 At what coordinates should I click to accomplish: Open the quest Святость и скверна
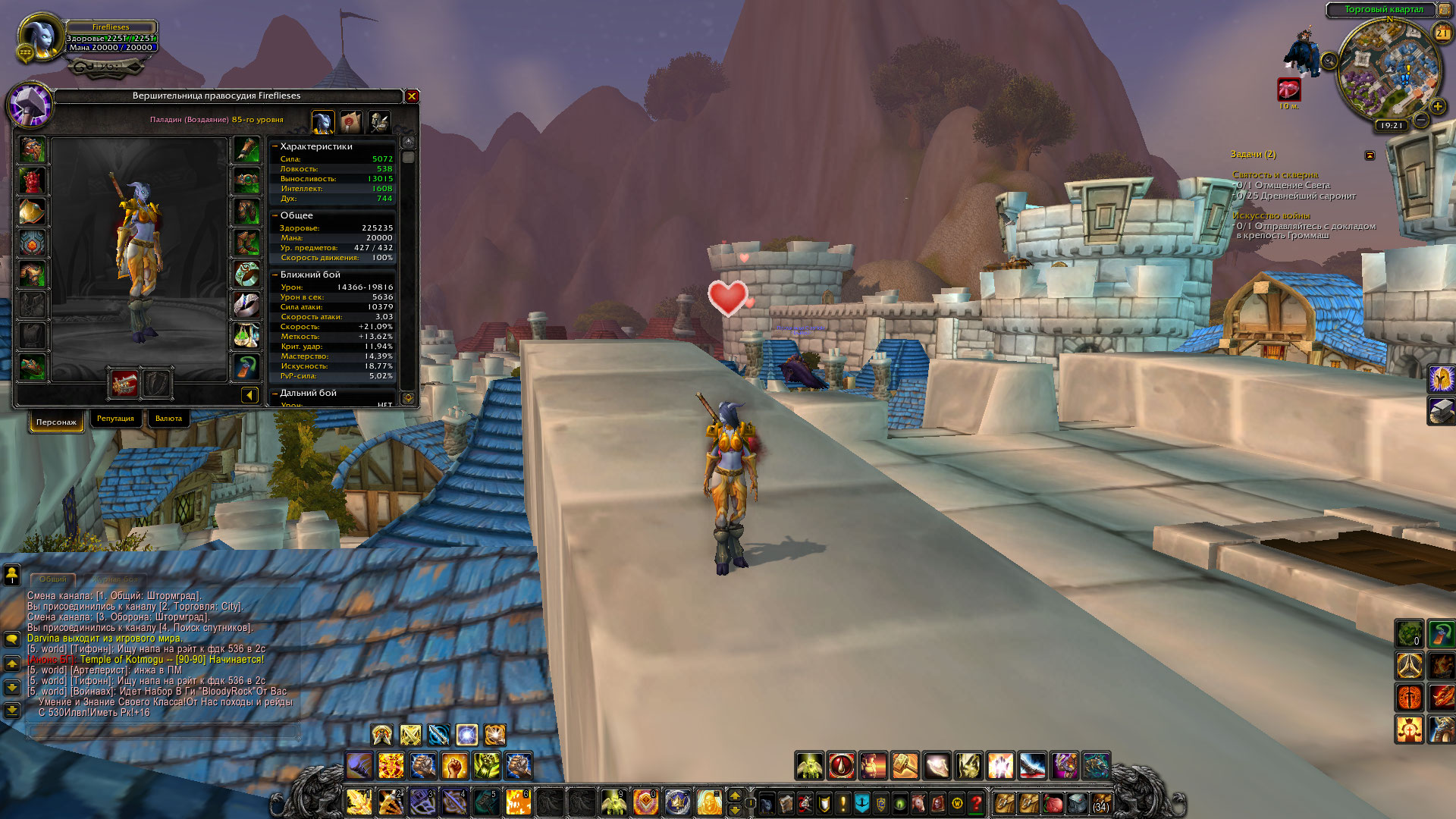tap(1275, 174)
